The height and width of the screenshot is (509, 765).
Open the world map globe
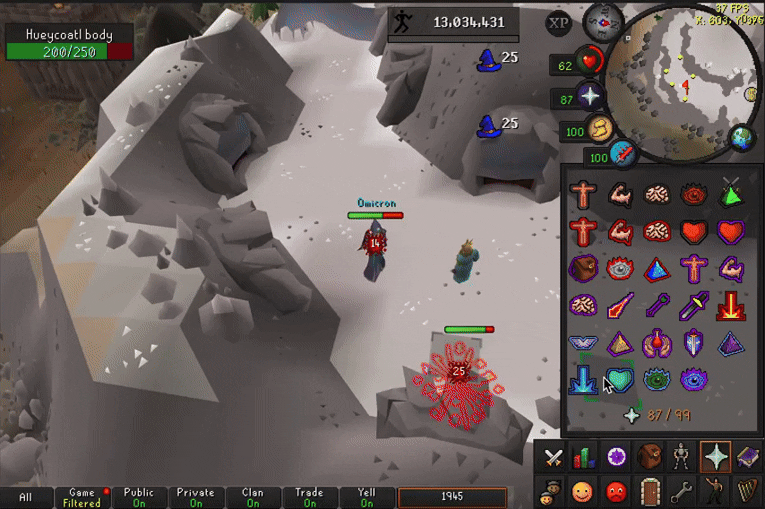742,137
